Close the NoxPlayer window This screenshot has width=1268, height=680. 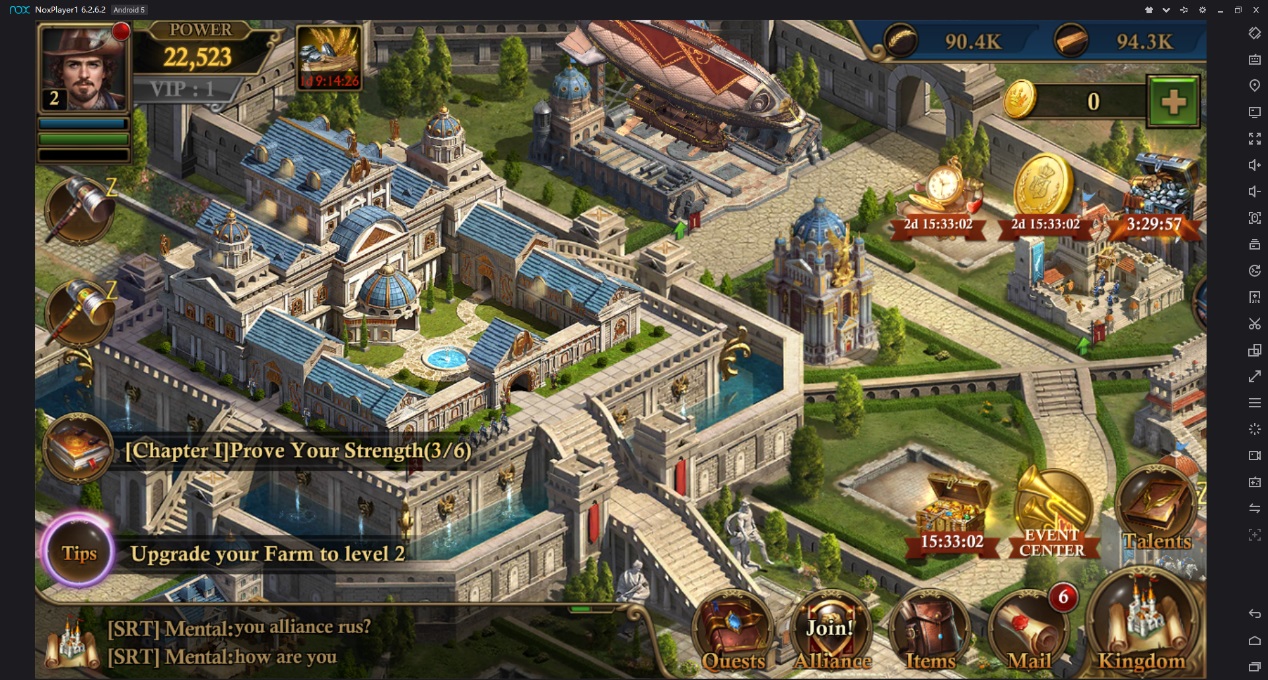(1256, 9)
